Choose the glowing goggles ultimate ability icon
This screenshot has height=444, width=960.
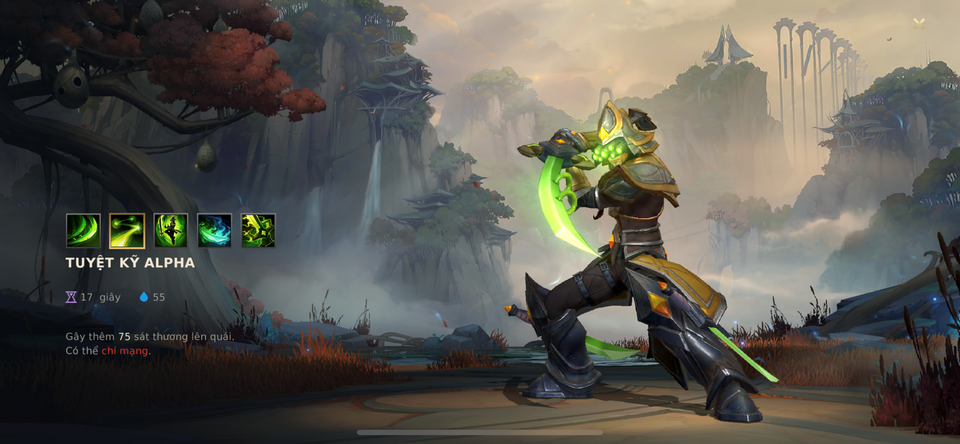258,230
